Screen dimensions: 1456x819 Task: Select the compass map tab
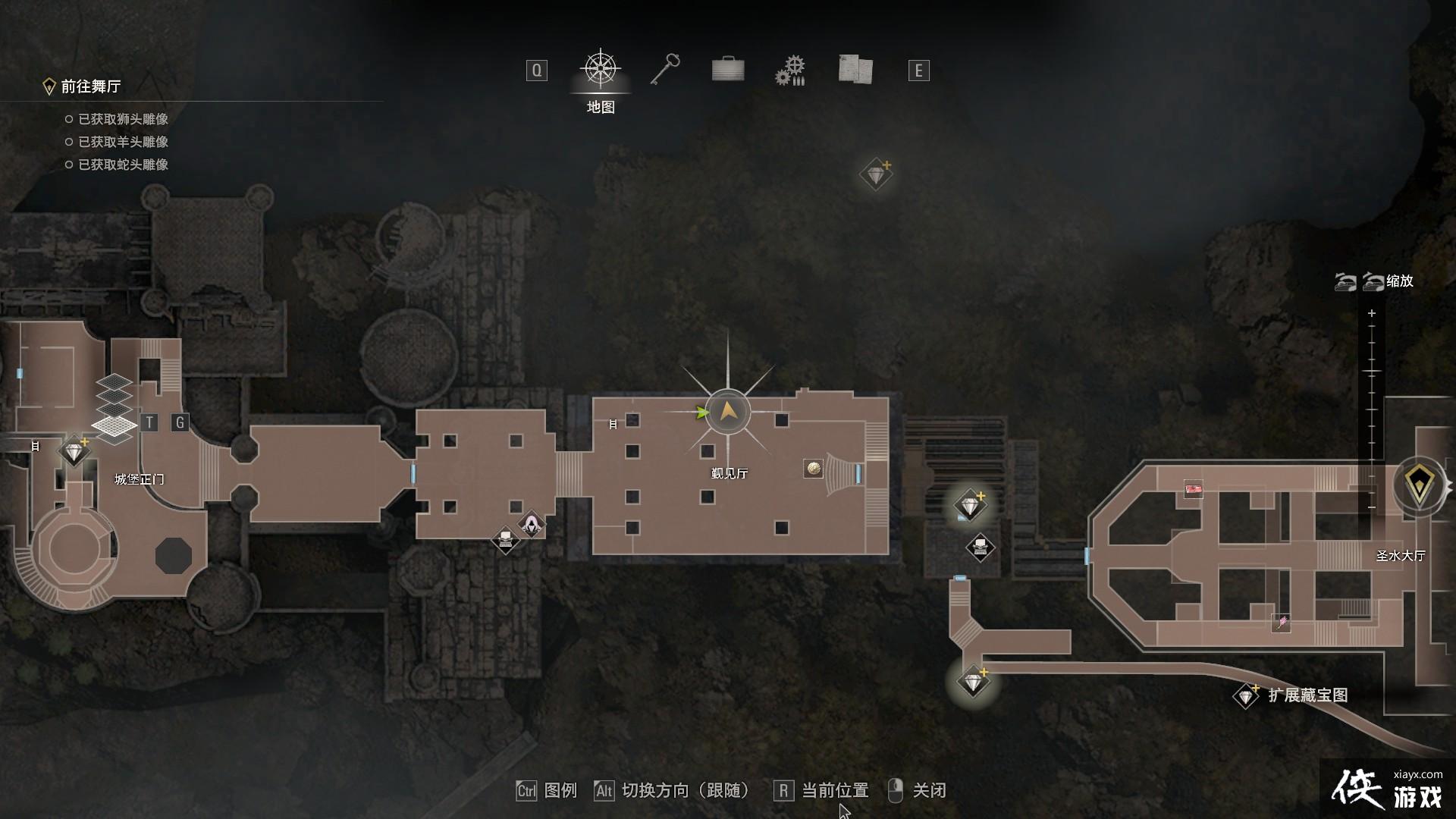point(601,70)
